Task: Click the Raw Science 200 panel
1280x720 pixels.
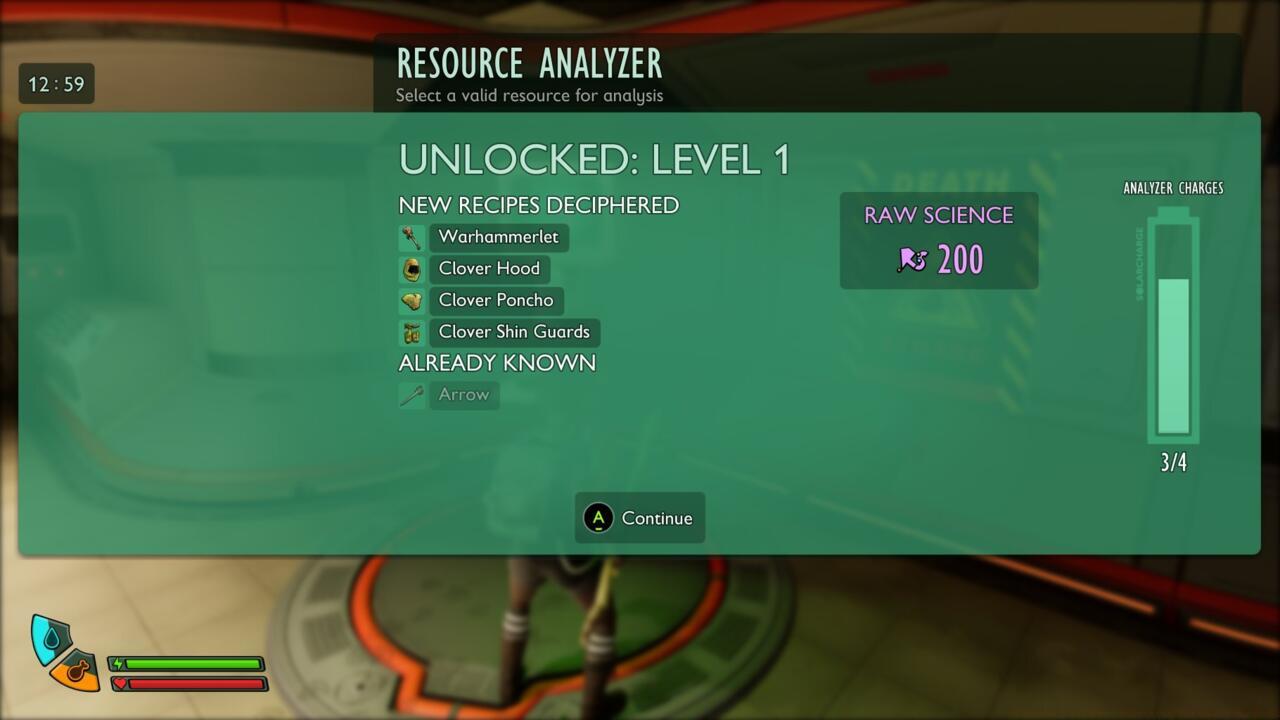Action: click(x=939, y=240)
